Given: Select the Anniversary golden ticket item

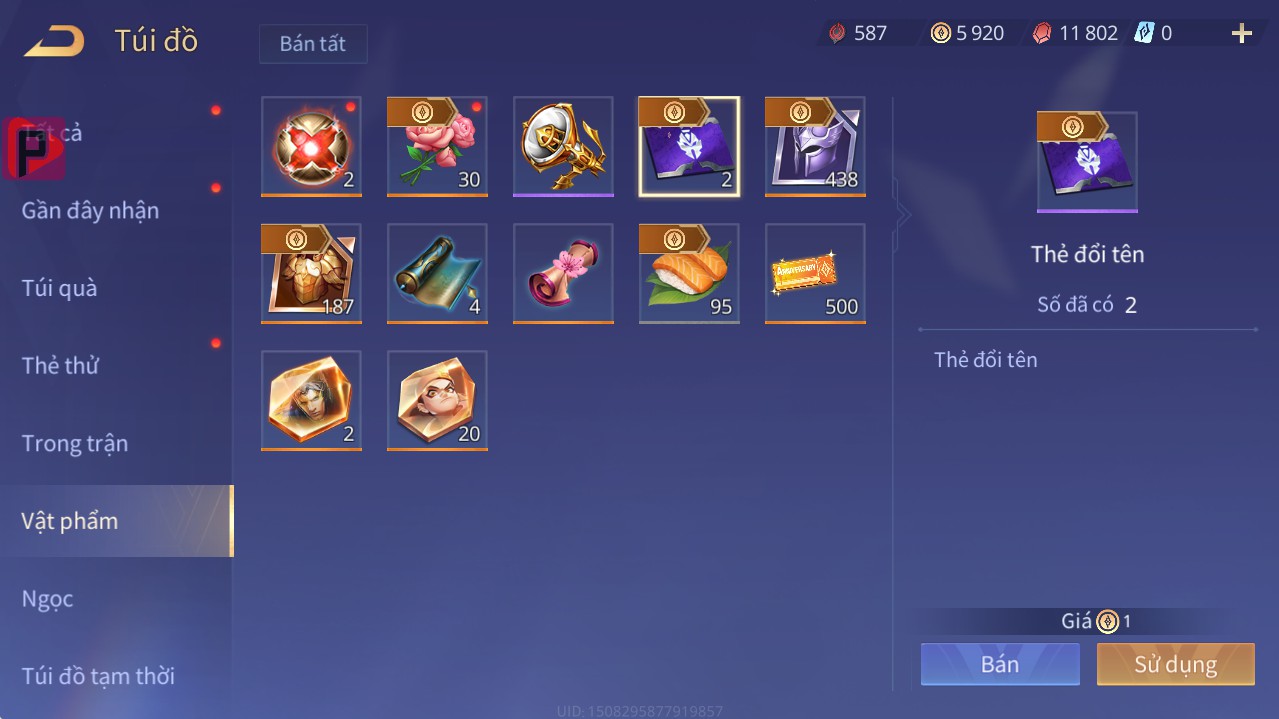Looking at the screenshot, I should click(815, 273).
